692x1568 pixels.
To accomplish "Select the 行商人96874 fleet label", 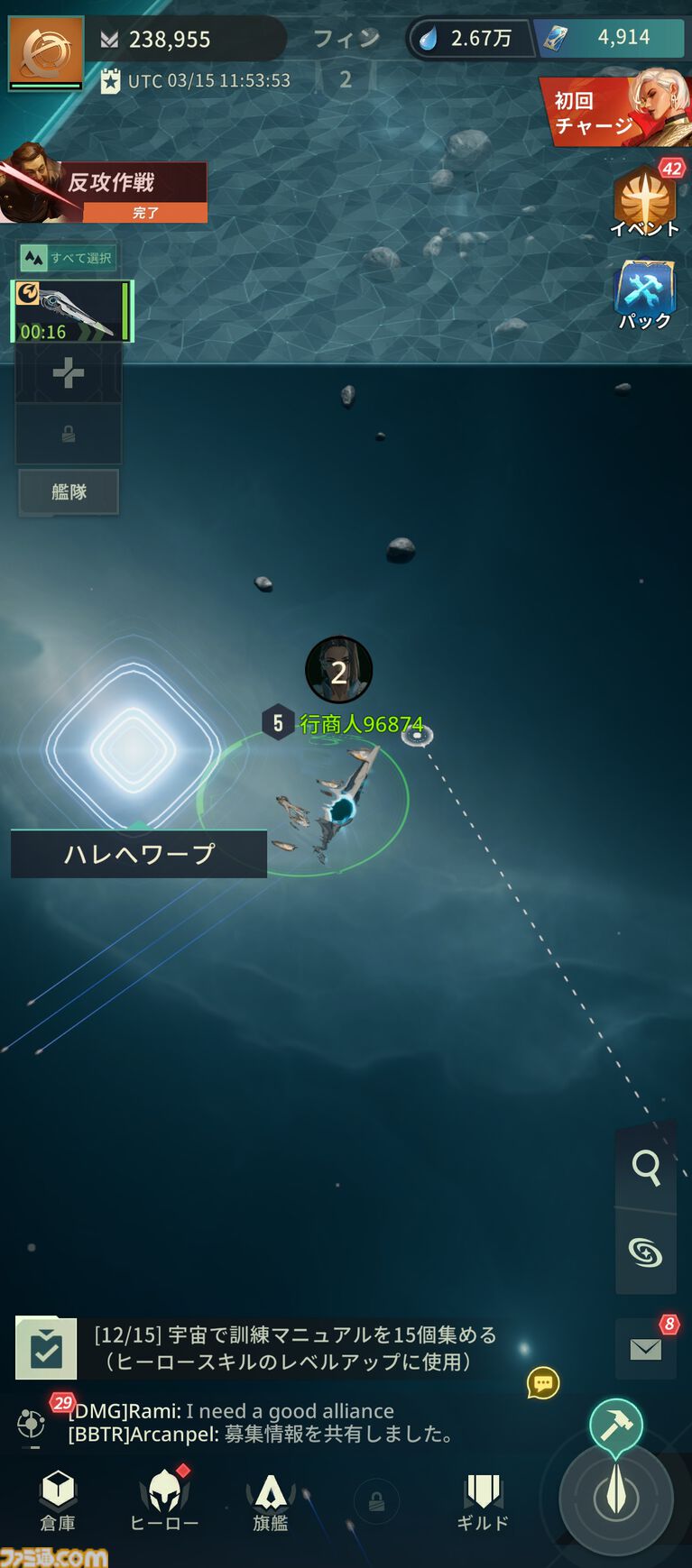I will coord(360,724).
